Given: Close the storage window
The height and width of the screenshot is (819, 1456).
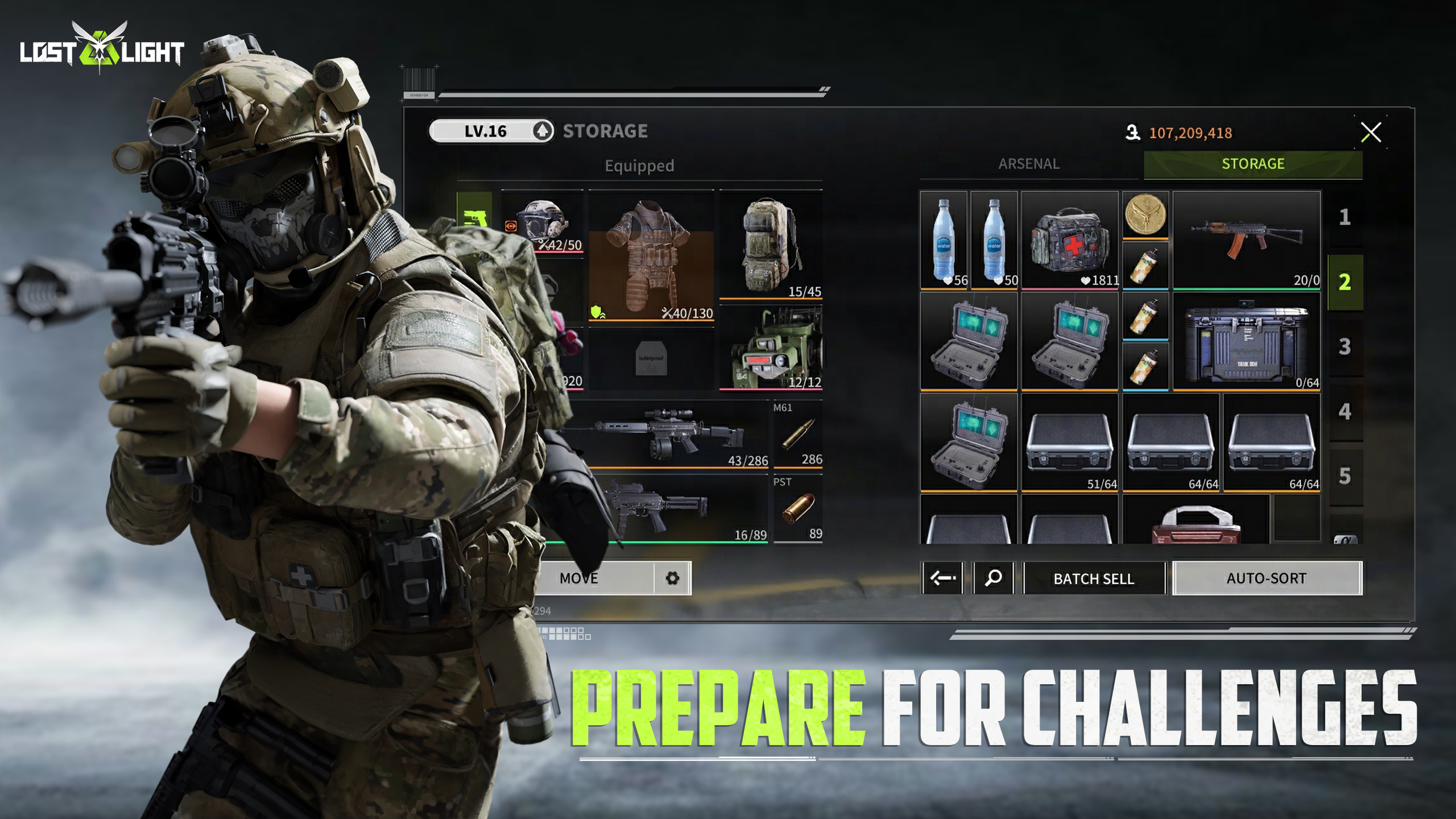Looking at the screenshot, I should [1370, 133].
